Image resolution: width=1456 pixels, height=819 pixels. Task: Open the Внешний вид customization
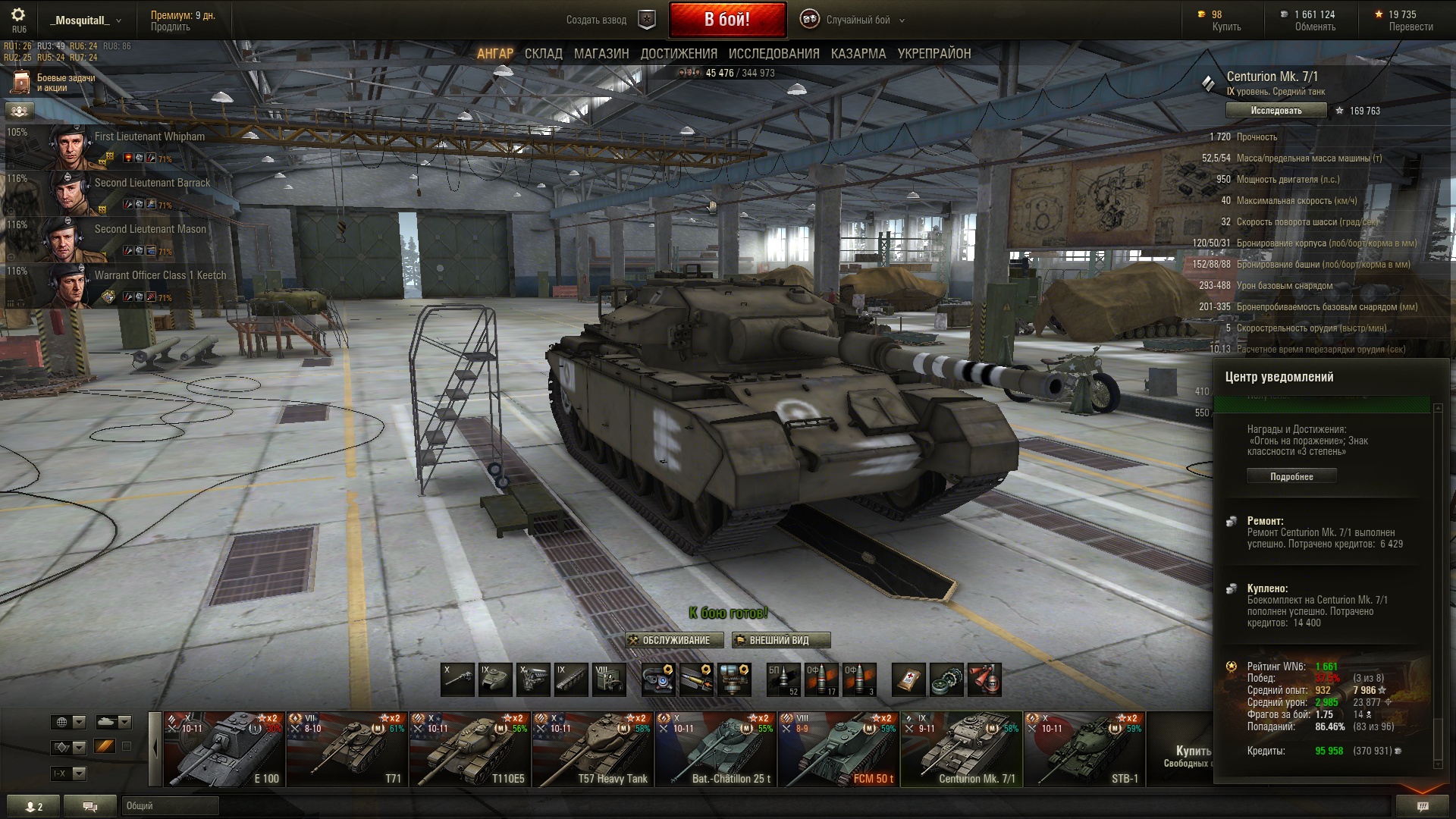click(x=780, y=641)
